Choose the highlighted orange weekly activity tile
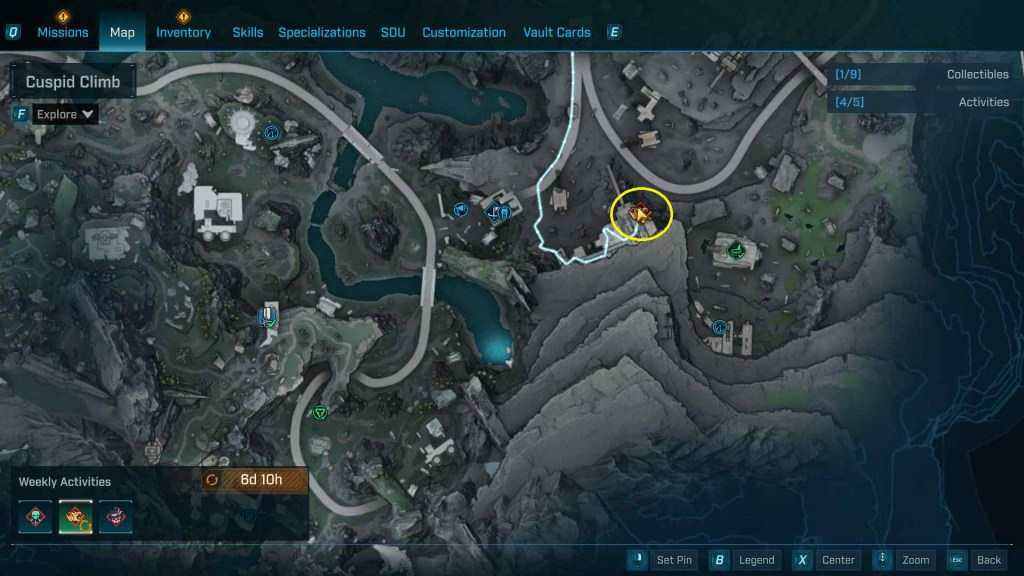This screenshot has width=1024, height=576. tap(76, 516)
